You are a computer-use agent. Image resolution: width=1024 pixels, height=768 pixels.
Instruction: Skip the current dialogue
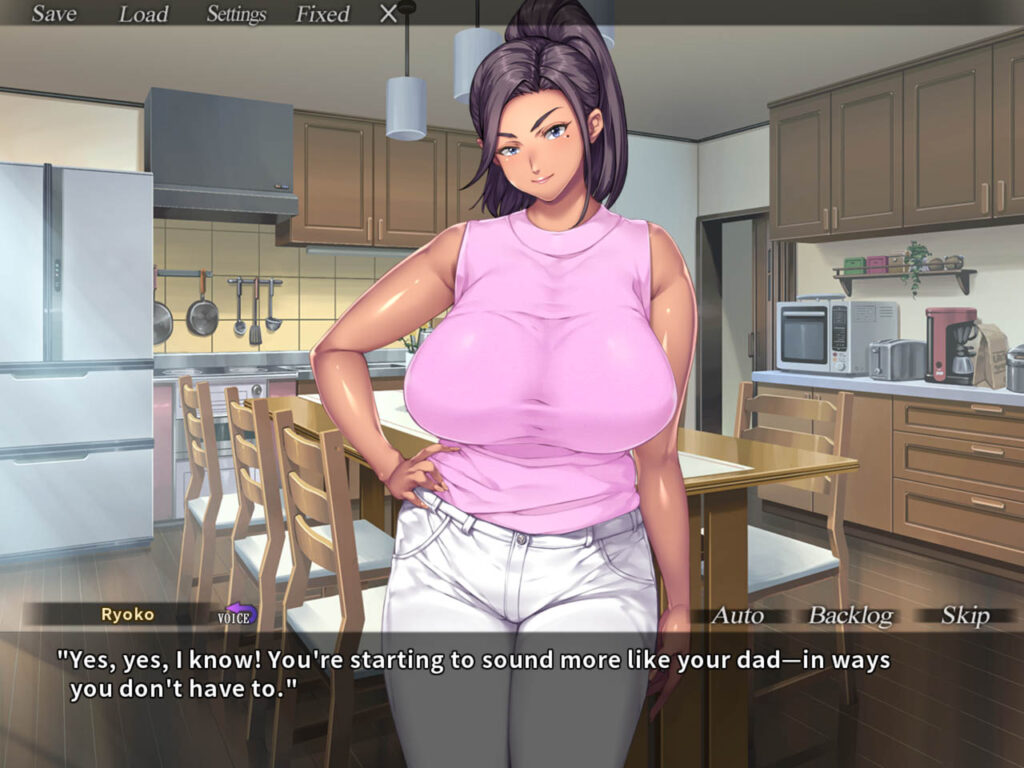[x=965, y=615]
